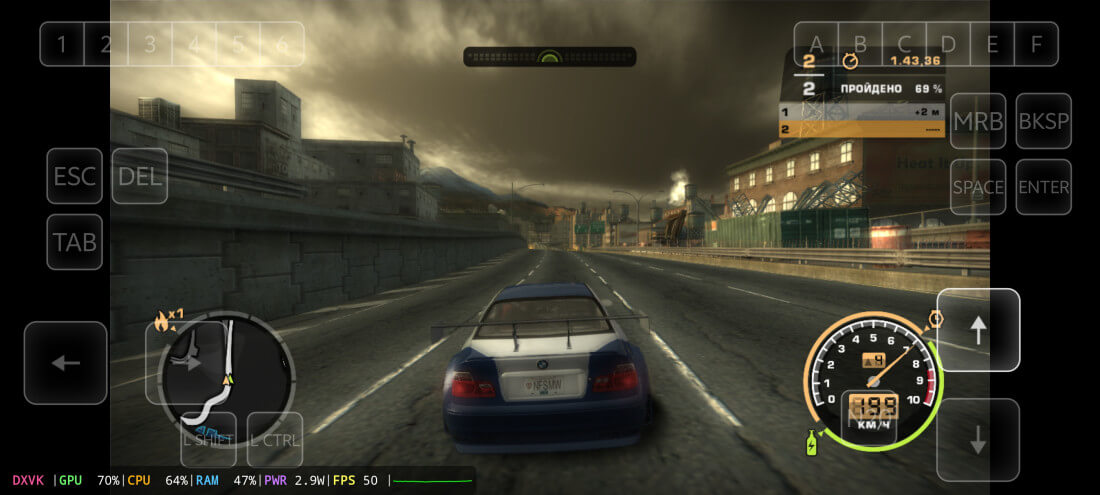This screenshot has height=495, width=1100.
Task: Tap the letter F overlay key
Action: pos(1036,44)
